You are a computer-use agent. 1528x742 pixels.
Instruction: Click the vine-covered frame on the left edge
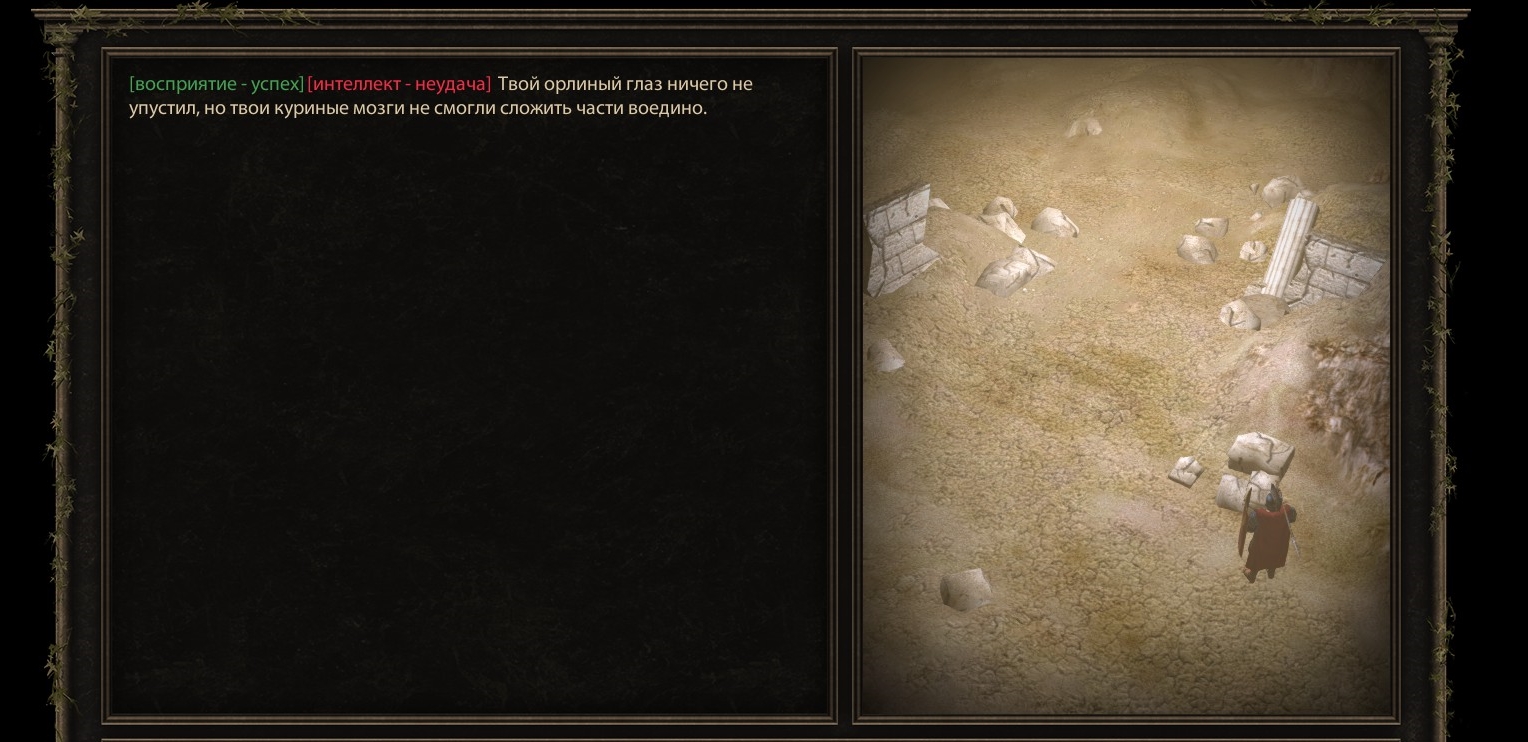[60, 370]
